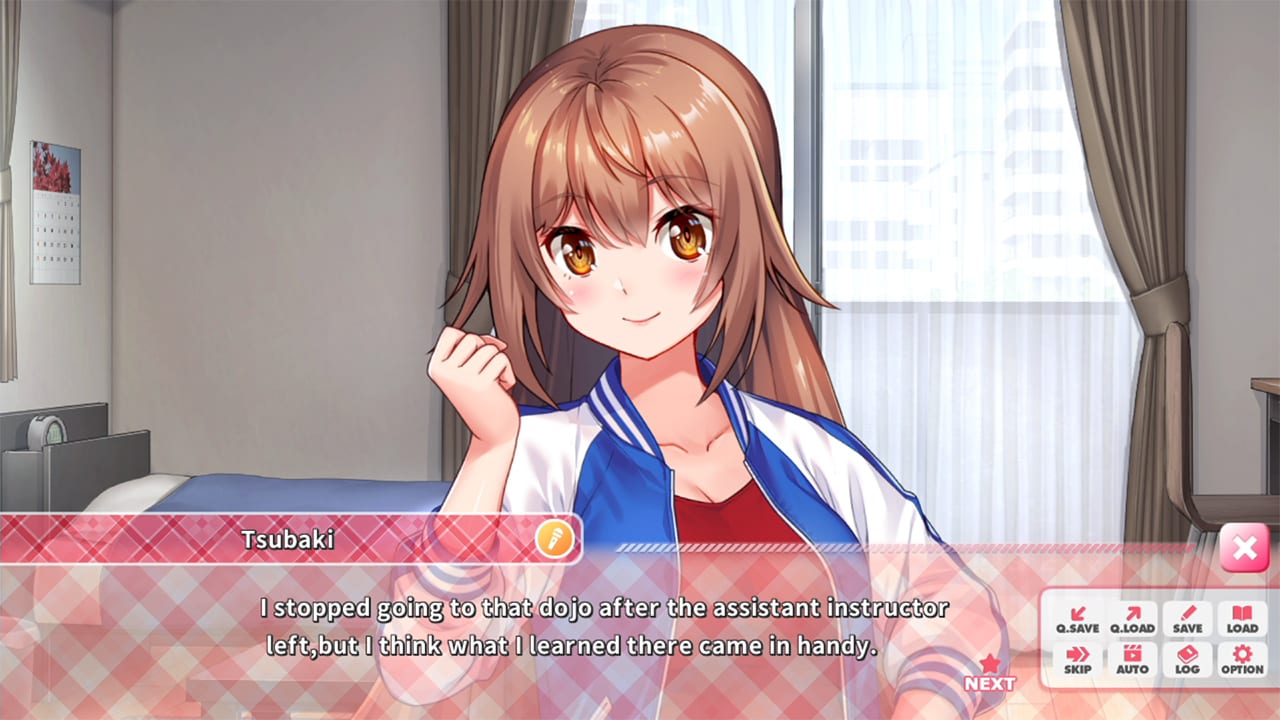This screenshot has width=1280, height=720.
Task: Click the Tsubaki name plate
Action: [x=290, y=538]
